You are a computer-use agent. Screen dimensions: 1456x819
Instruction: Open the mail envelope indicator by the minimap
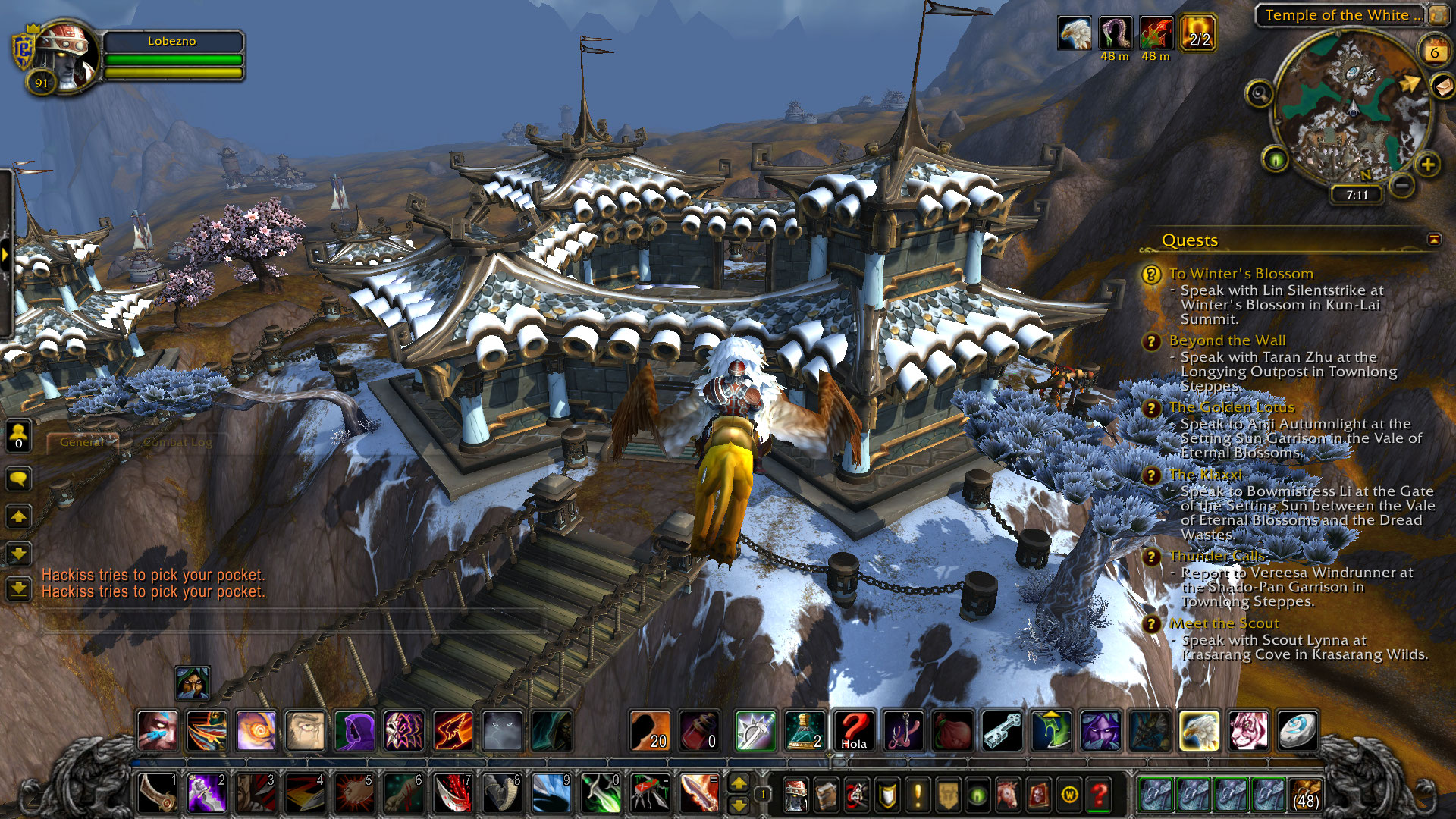coord(1442,86)
